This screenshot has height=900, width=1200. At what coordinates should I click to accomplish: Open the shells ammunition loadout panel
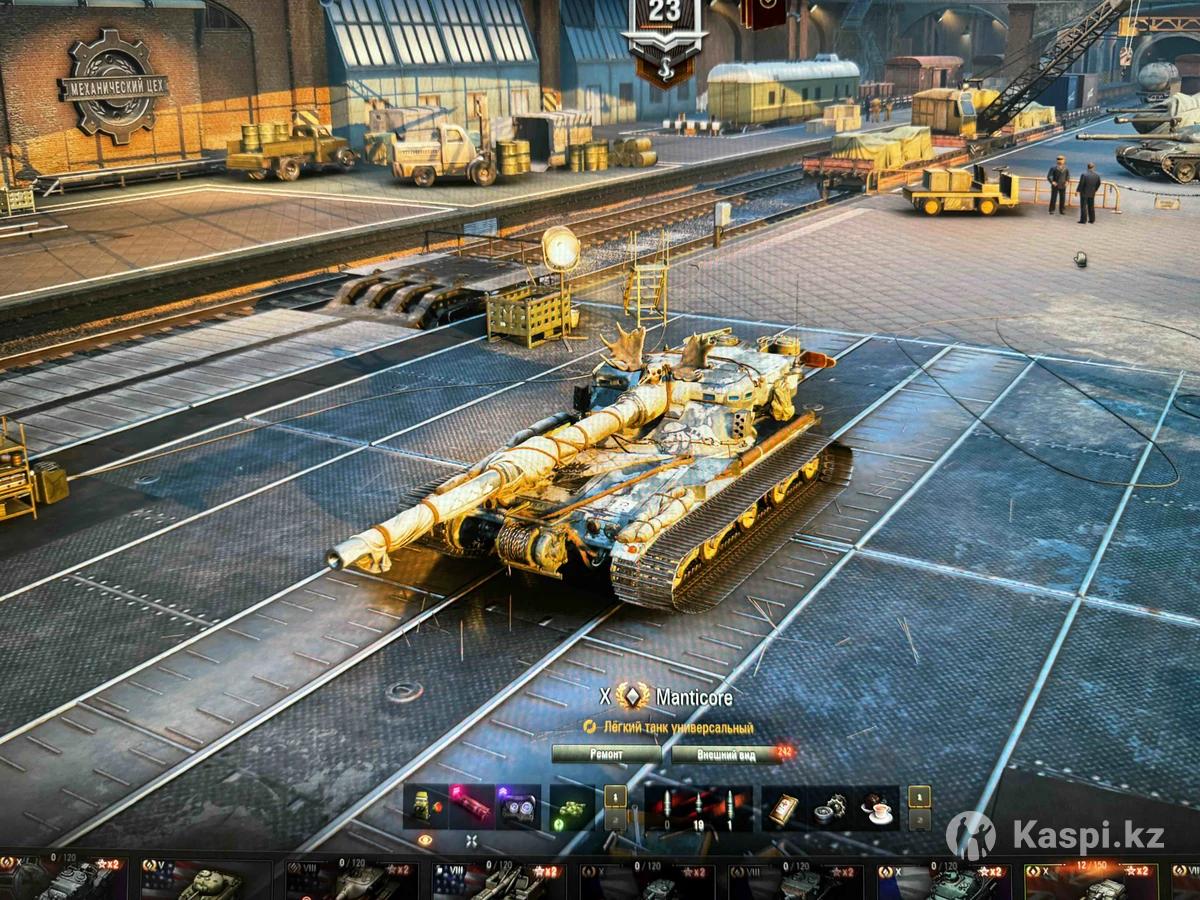pyautogui.click(x=696, y=806)
